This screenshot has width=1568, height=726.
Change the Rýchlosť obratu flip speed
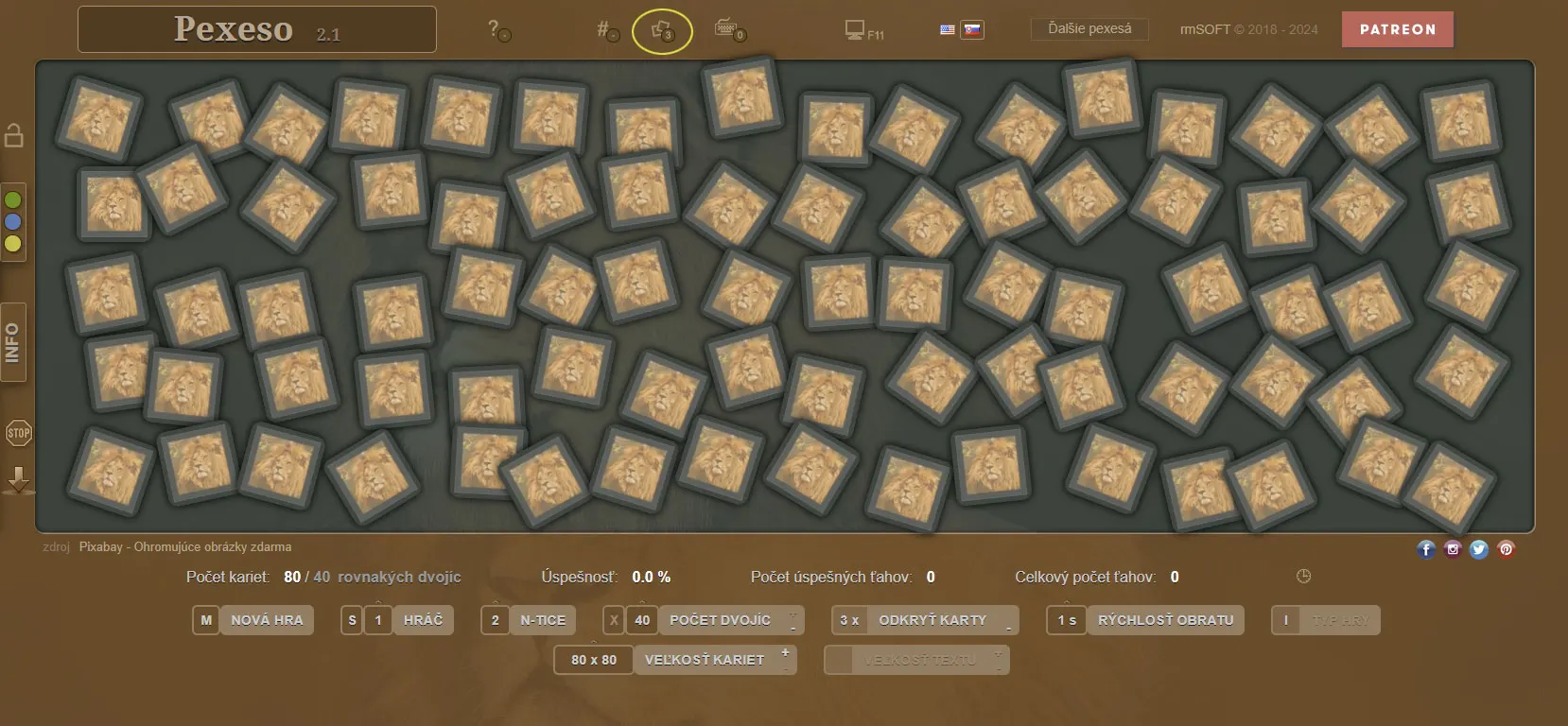pos(1164,620)
